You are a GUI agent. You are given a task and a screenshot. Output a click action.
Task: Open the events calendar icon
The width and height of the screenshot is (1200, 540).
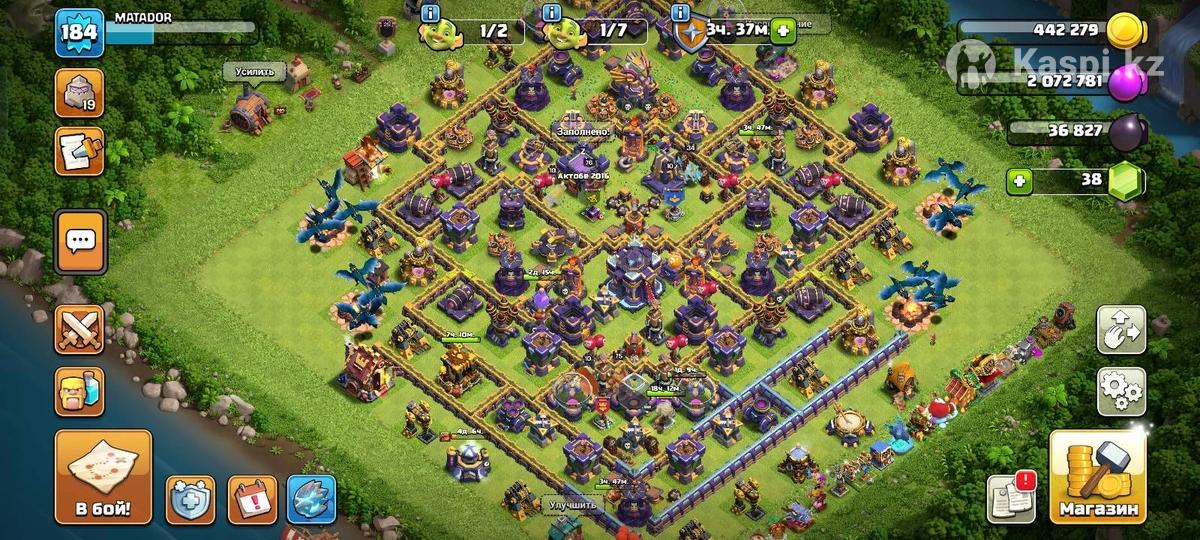point(251,498)
